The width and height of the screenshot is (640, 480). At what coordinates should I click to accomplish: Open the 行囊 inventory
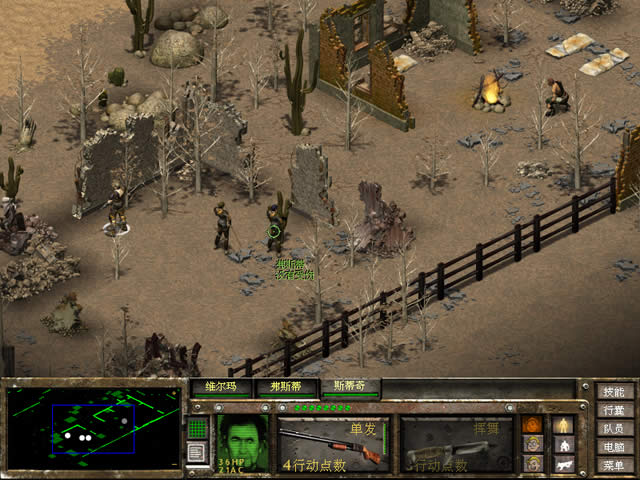click(x=614, y=410)
